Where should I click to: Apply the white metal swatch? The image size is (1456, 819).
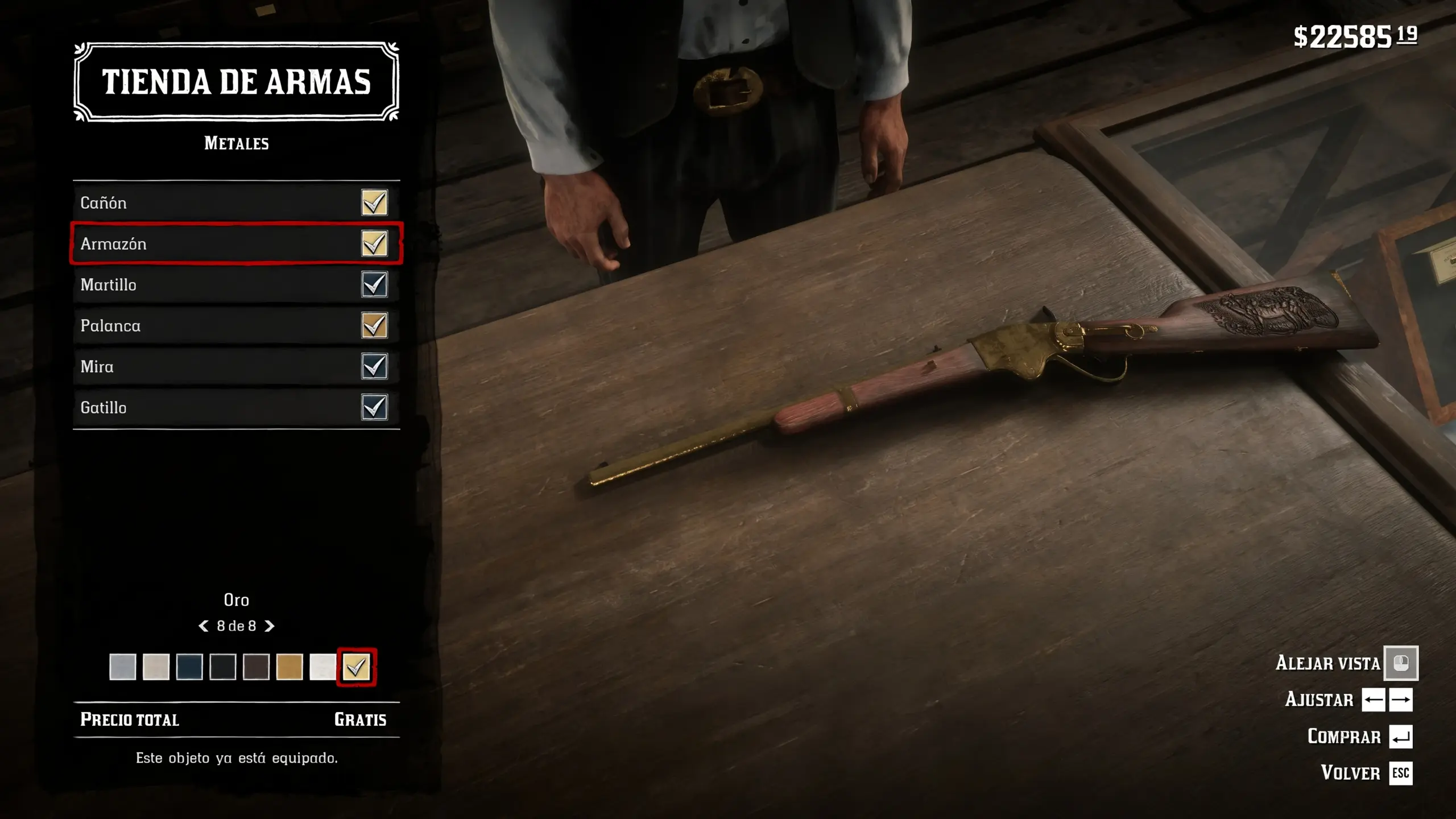tap(322, 667)
